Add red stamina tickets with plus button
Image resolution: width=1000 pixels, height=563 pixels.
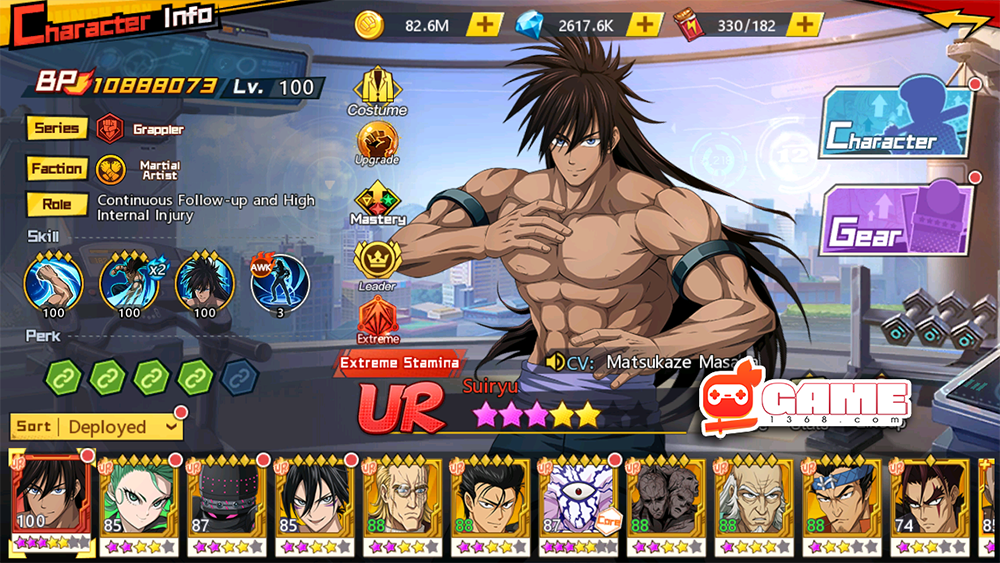[x=804, y=24]
